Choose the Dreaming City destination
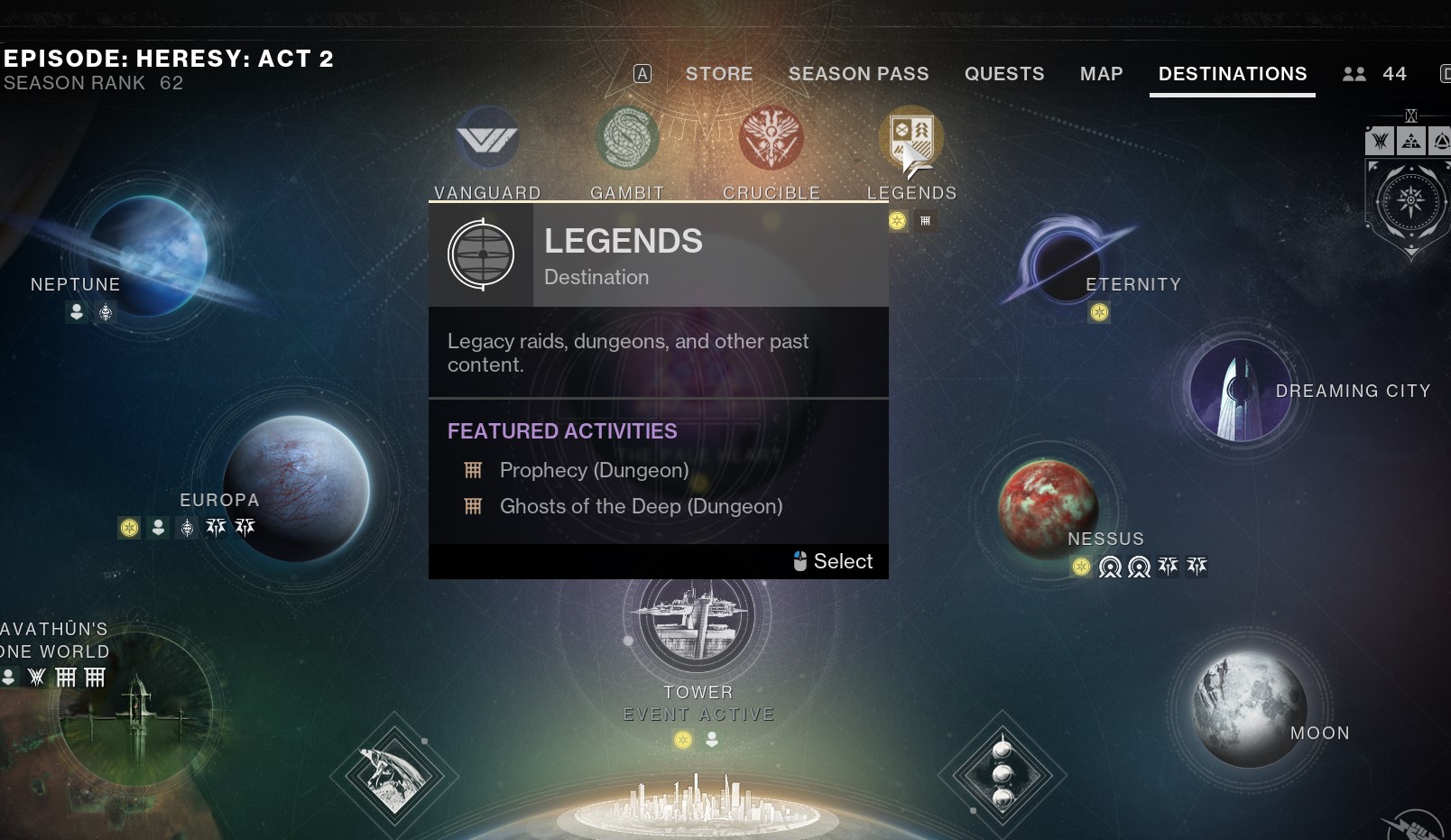The height and width of the screenshot is (840, 1451). click(1241, 391)
